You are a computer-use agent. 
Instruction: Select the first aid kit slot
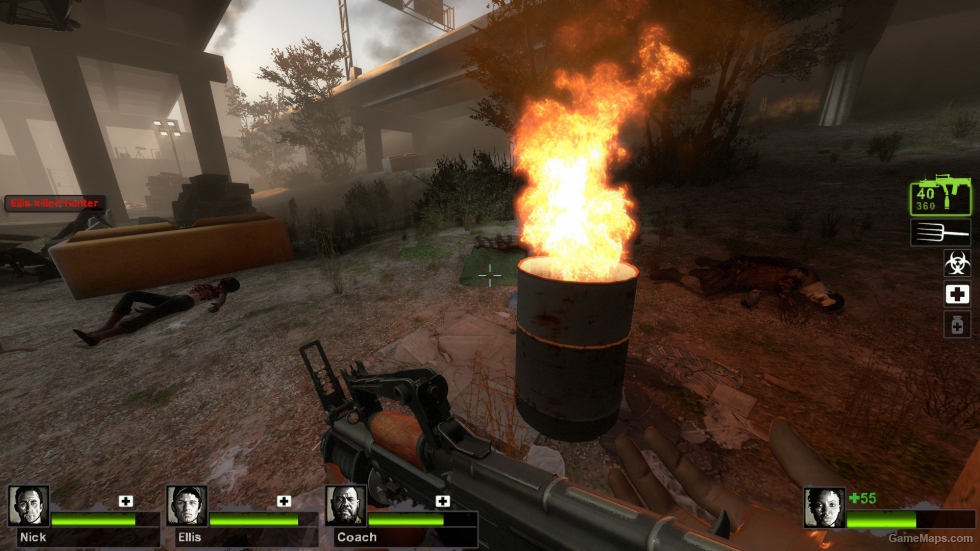tap(957, 294)
